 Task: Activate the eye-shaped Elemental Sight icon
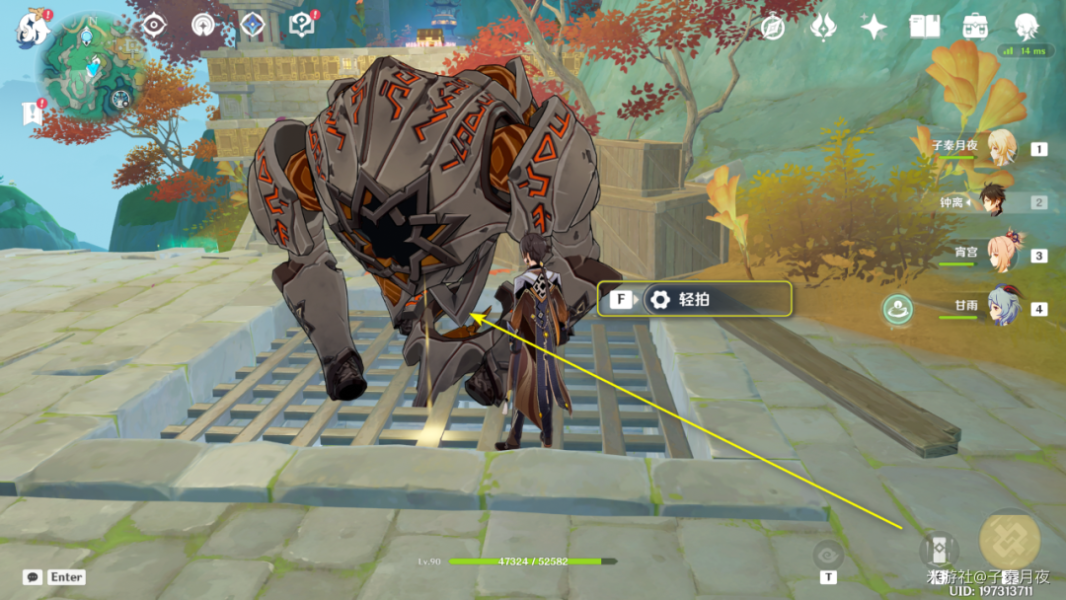click(x=828, y=553)
